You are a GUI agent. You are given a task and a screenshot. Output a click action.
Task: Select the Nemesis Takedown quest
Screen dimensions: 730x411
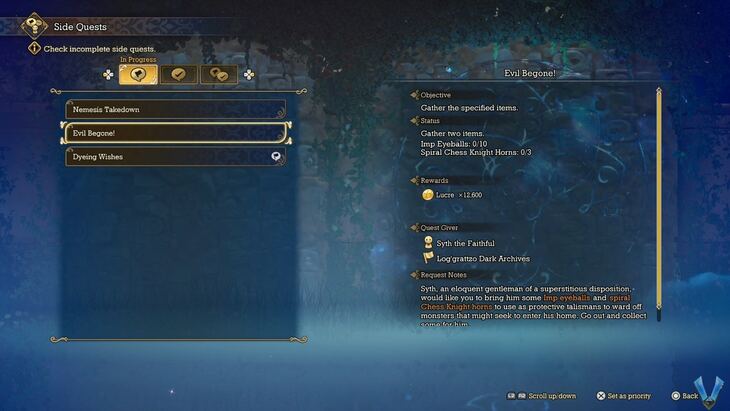[176, 109]
